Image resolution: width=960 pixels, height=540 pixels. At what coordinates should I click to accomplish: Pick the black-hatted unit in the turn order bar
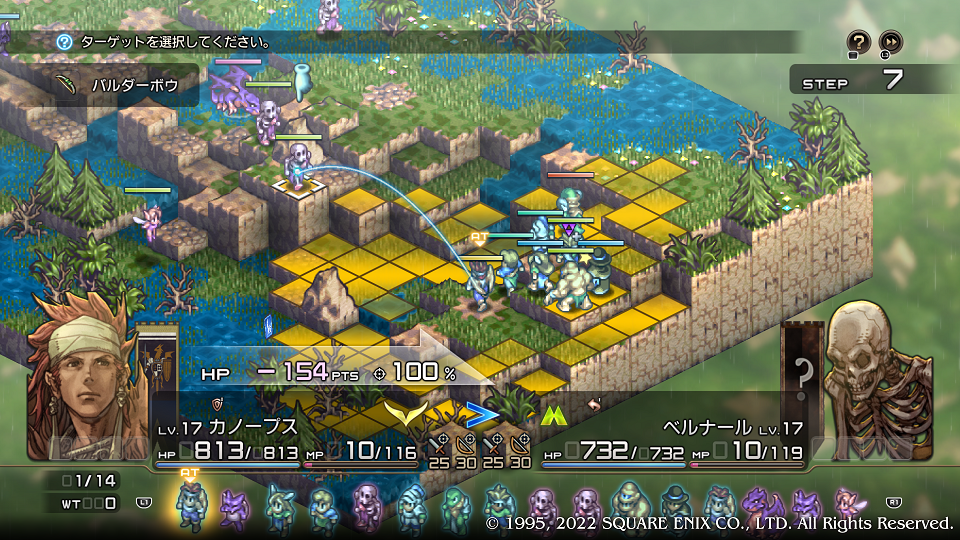[675, 505]
